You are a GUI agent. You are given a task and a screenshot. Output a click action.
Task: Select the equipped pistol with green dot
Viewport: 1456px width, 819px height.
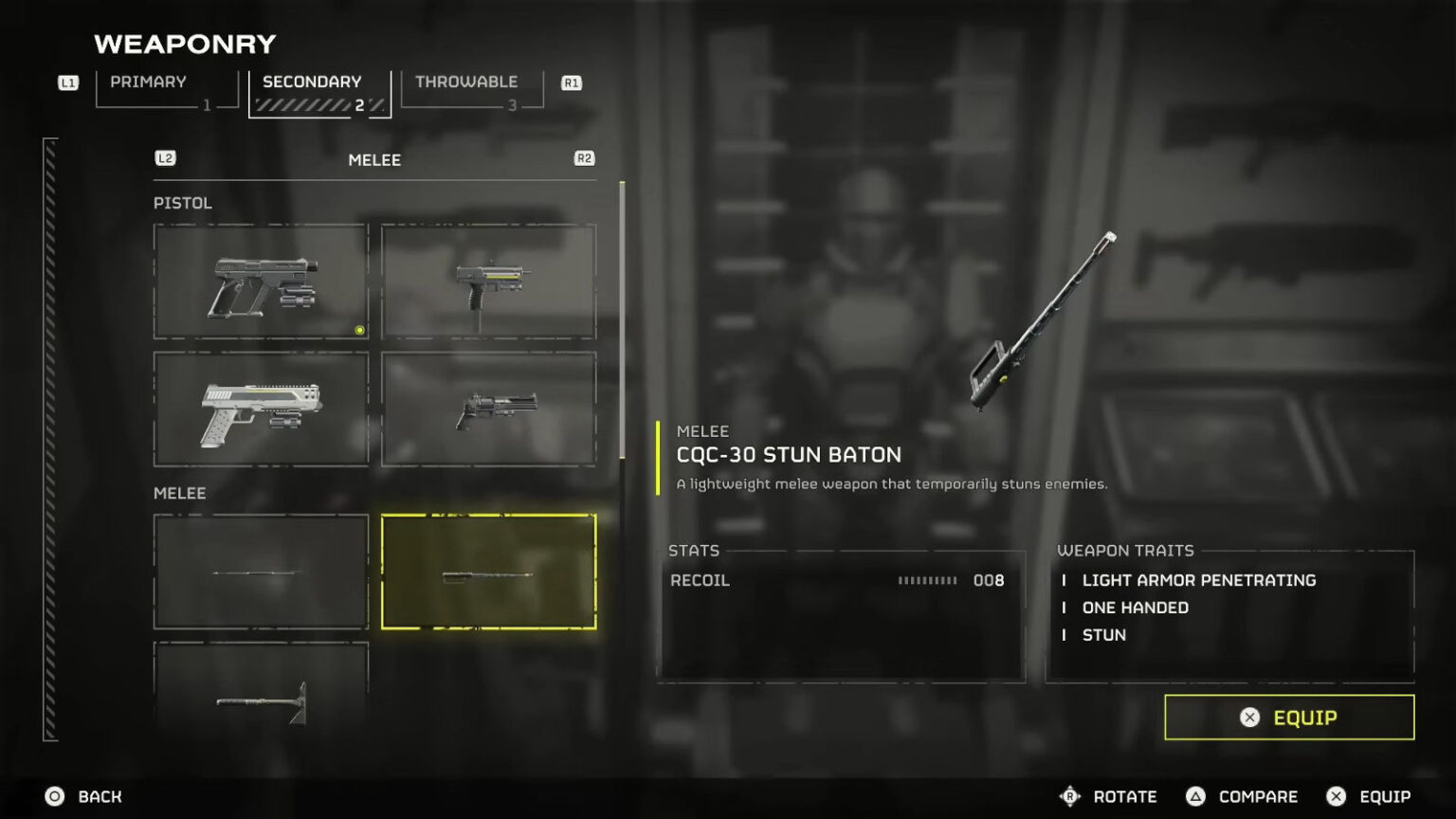click(261, 282)
